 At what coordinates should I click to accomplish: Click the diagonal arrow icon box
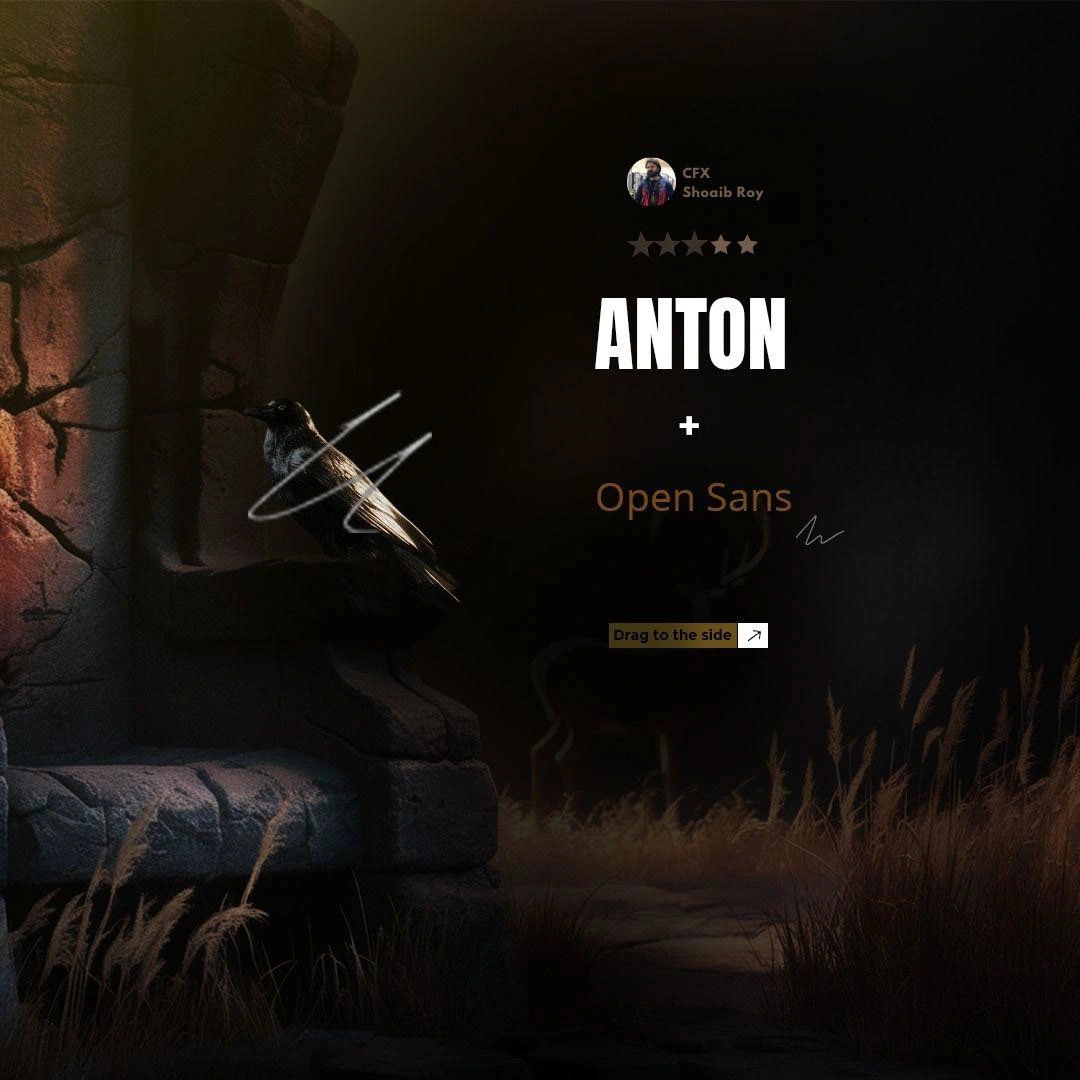[753, 635]
